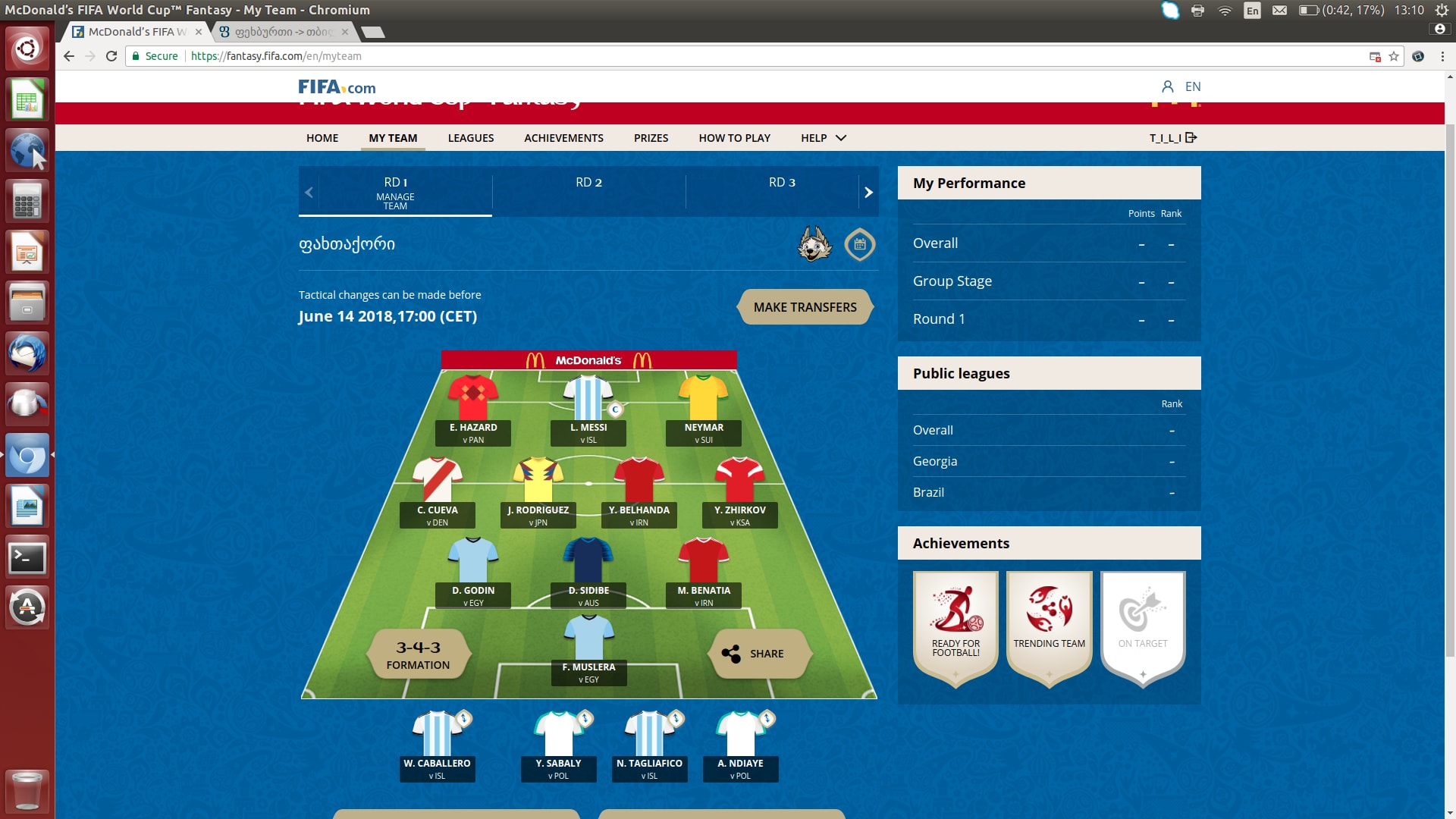This screenshot has height=819, width=1456.
Task: Switch to the RD 3 tab
Action: point(782,183)
